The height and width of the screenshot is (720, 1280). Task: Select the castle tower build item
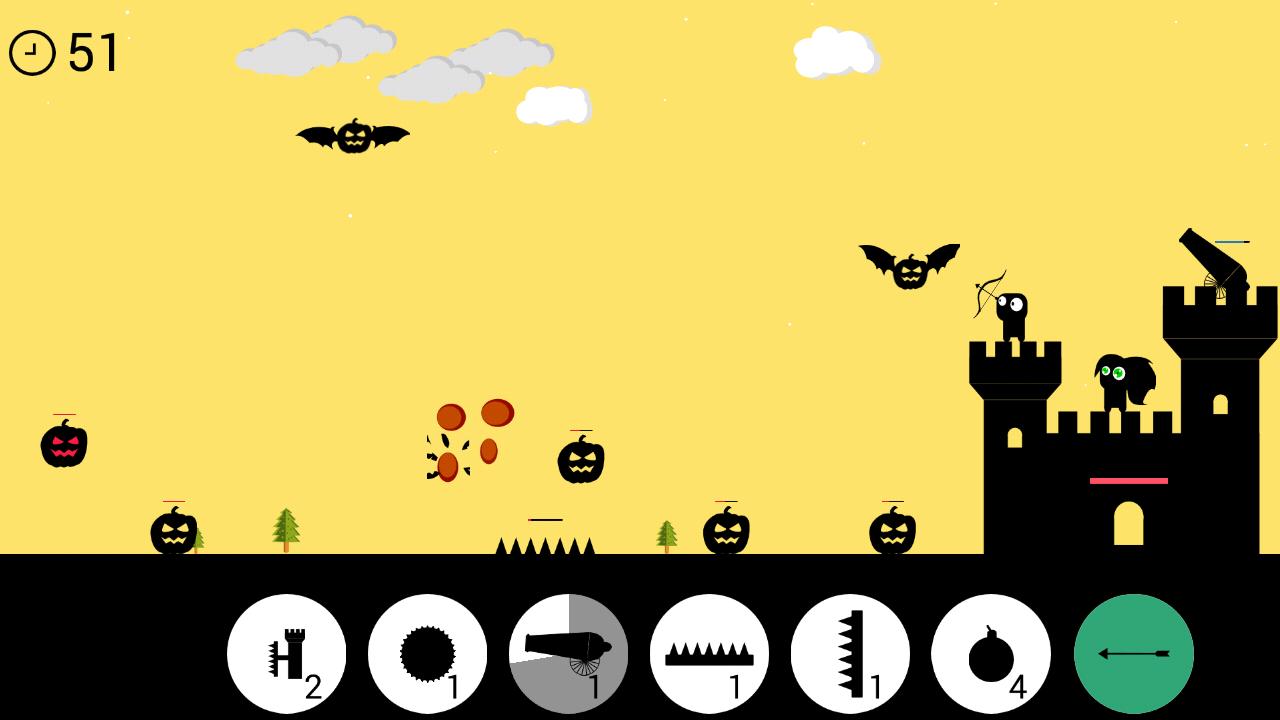tap(286, 653)
